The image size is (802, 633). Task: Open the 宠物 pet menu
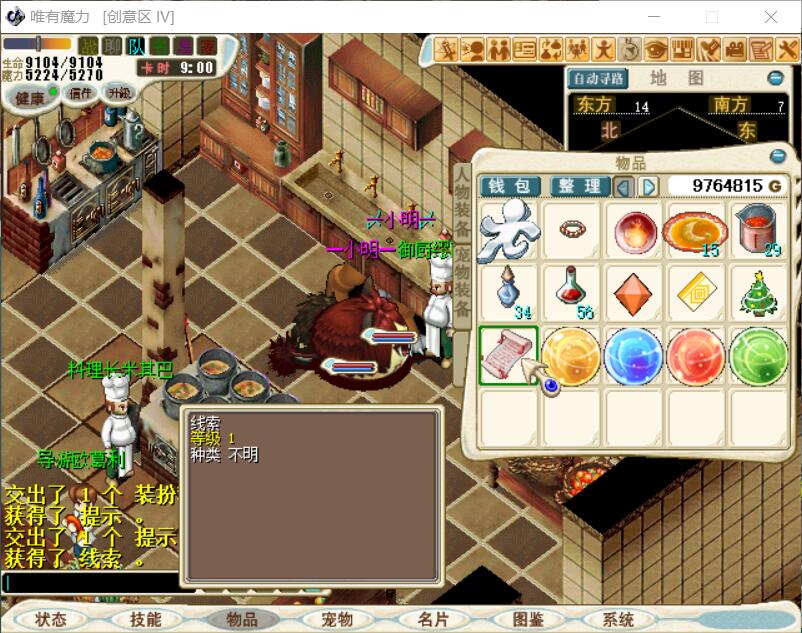point(337,620)
